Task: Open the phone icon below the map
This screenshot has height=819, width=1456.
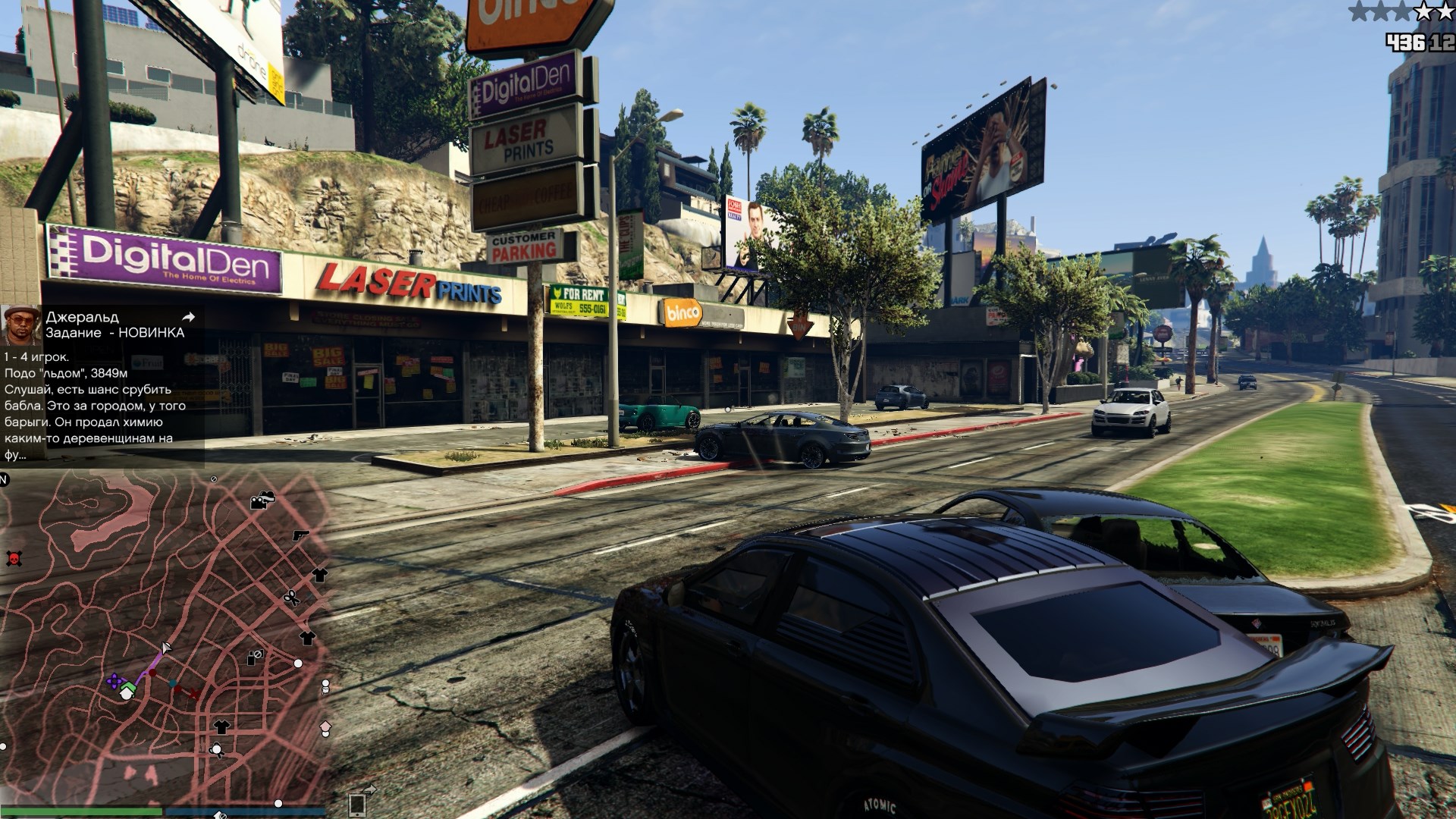Action: [357, 804]
